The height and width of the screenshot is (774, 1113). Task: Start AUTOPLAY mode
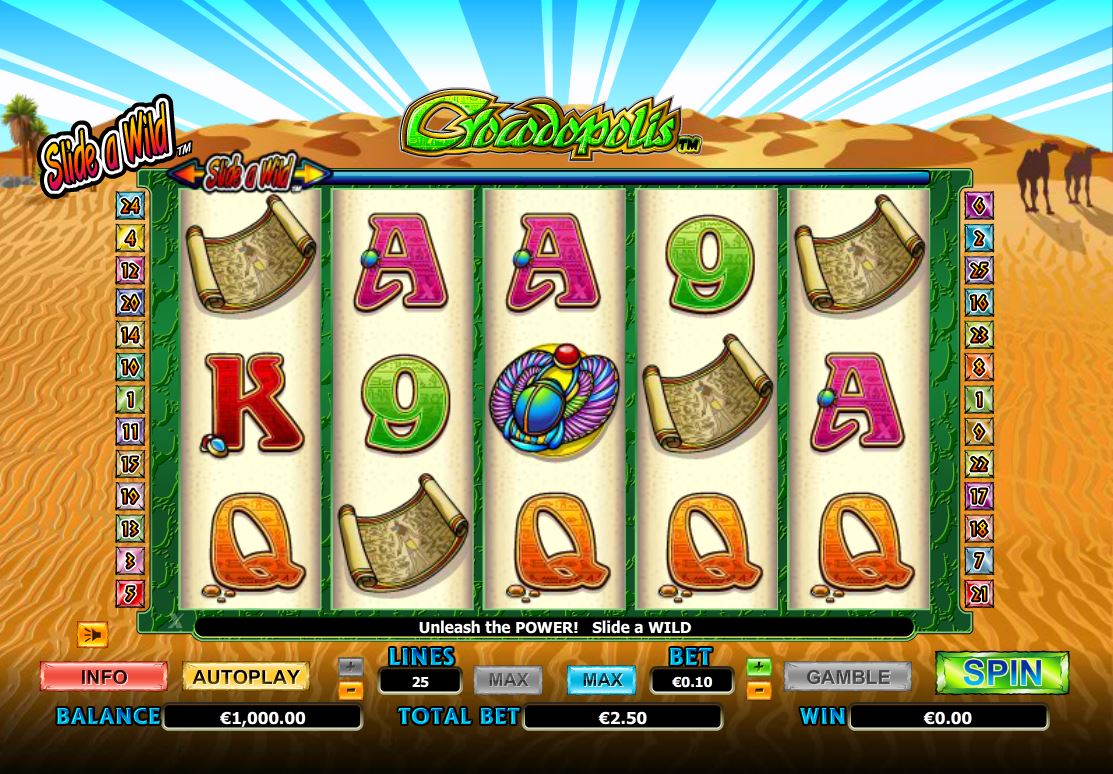tap(246, 677)
